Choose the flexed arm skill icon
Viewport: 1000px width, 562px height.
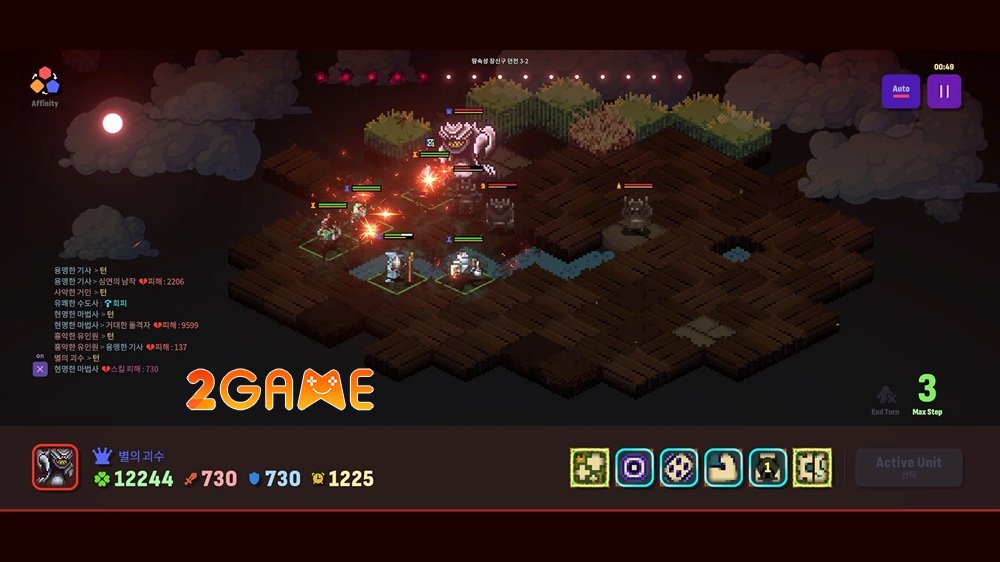[x=723, y=467]
